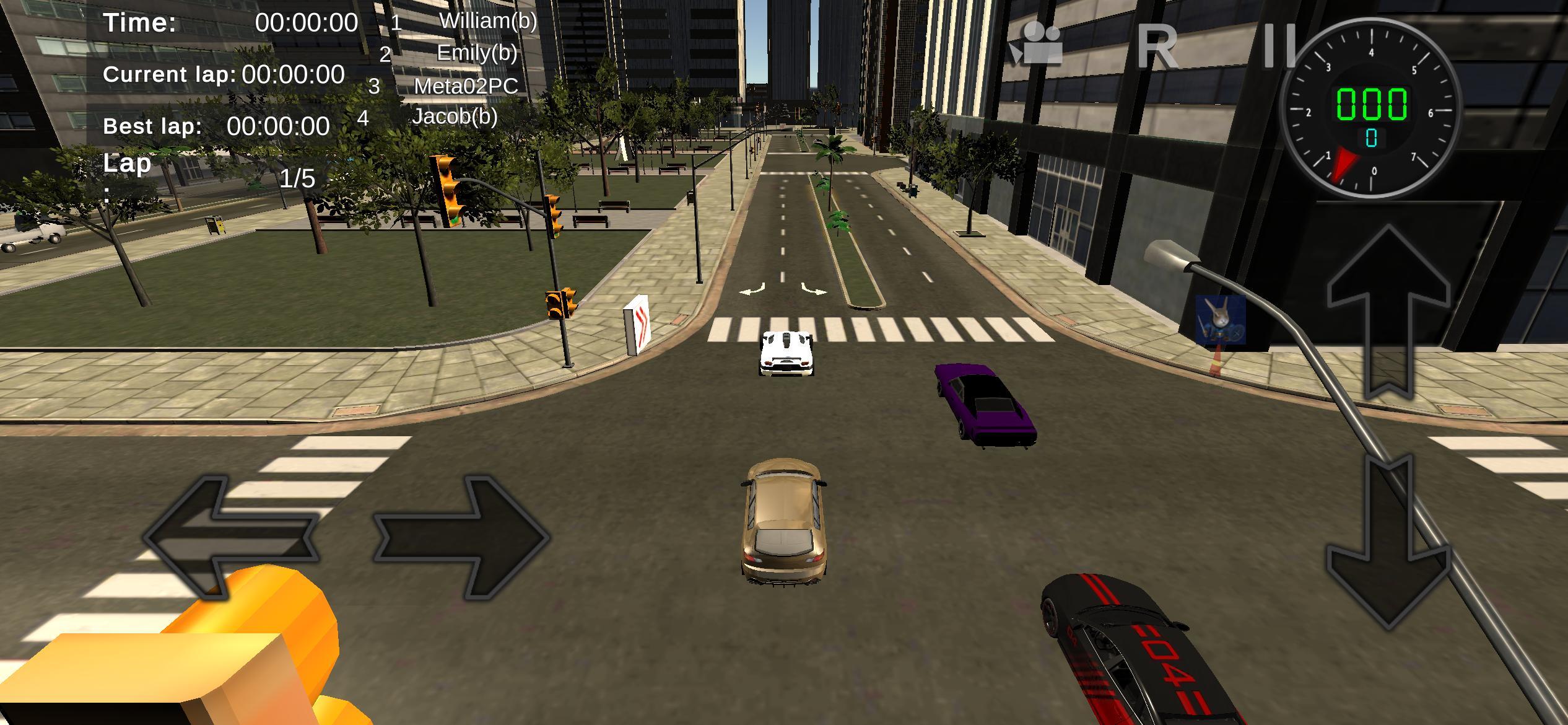Steer left with the left arrow
1568x725 pixels.
coord(229,536)
